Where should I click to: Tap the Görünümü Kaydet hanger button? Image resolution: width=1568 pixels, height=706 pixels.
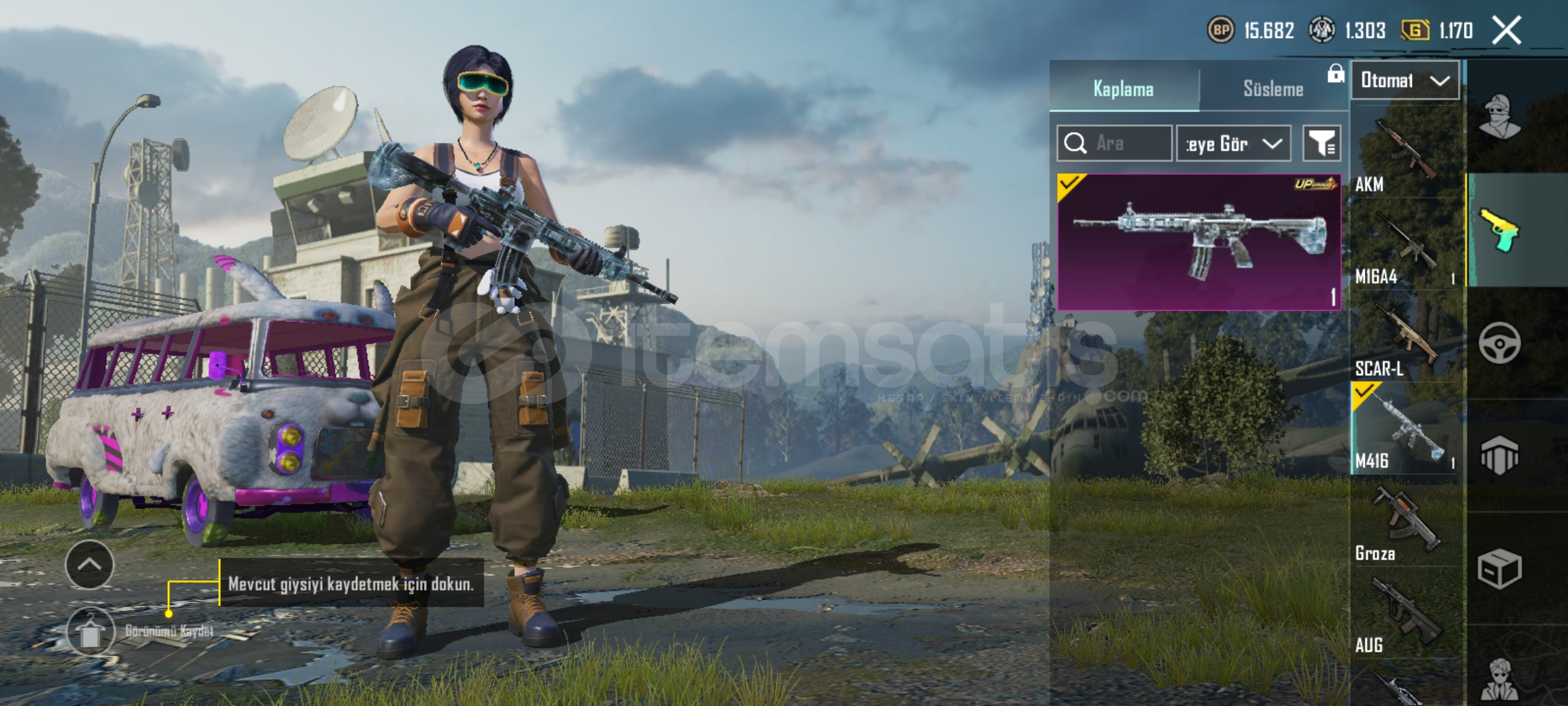[91, 631]
